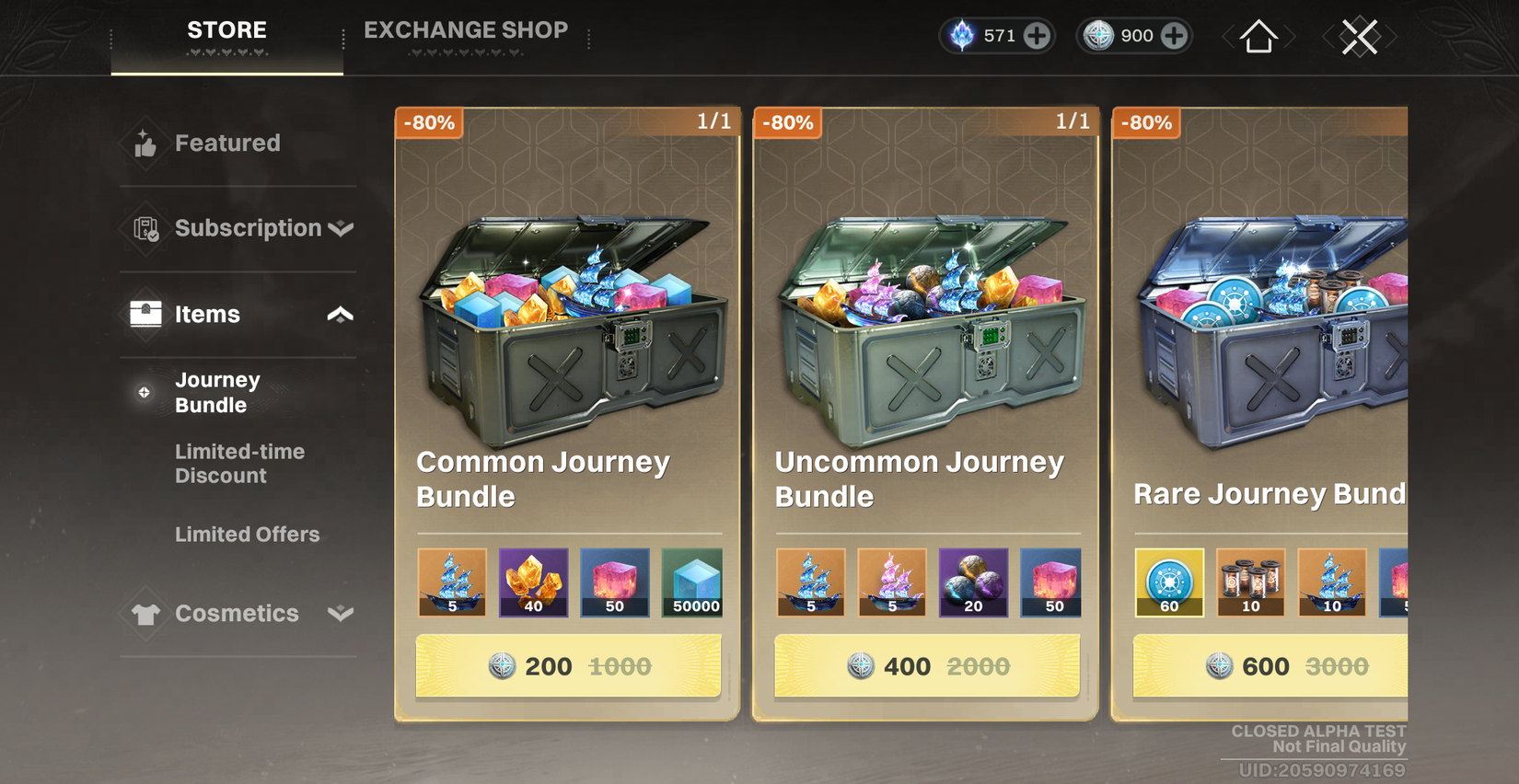Open the Subscription section via its icon
Viewport: 1519px width, 784px height.
[x=145, y=228]
